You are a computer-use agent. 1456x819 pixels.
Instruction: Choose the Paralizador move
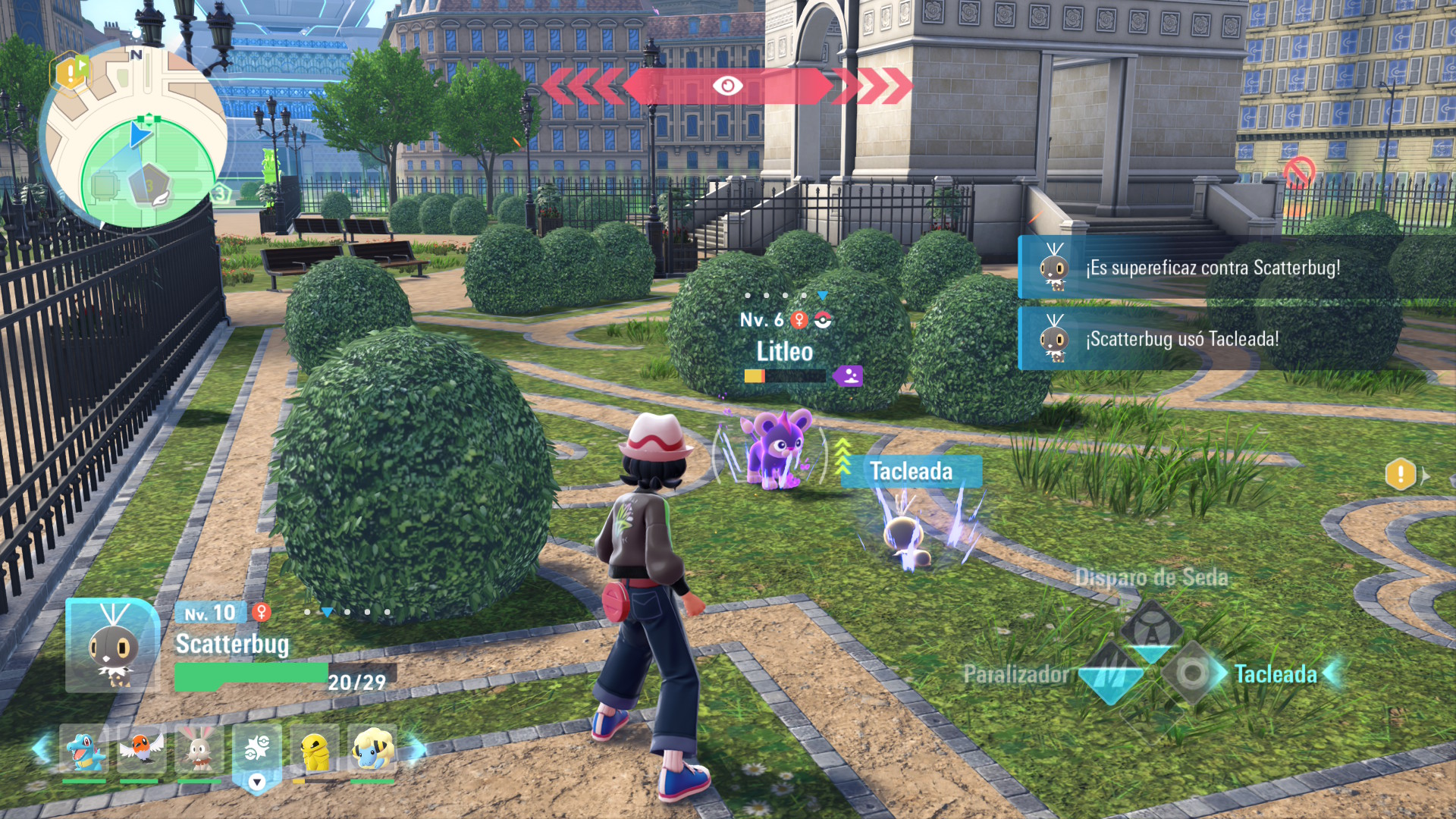pyautogui.click(x=1016, y=674)
